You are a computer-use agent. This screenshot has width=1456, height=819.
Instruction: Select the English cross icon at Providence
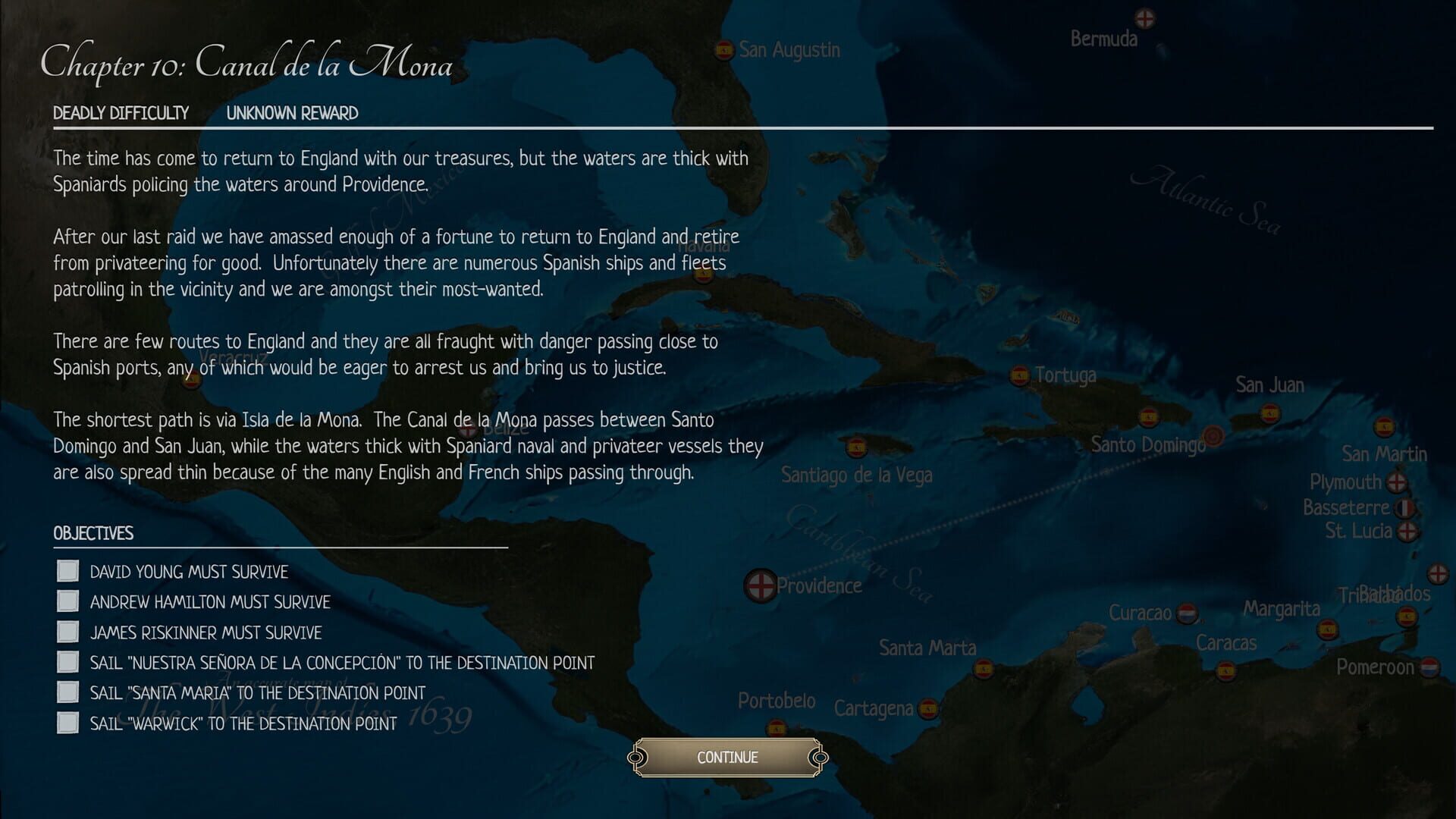[x=762, y=585]
